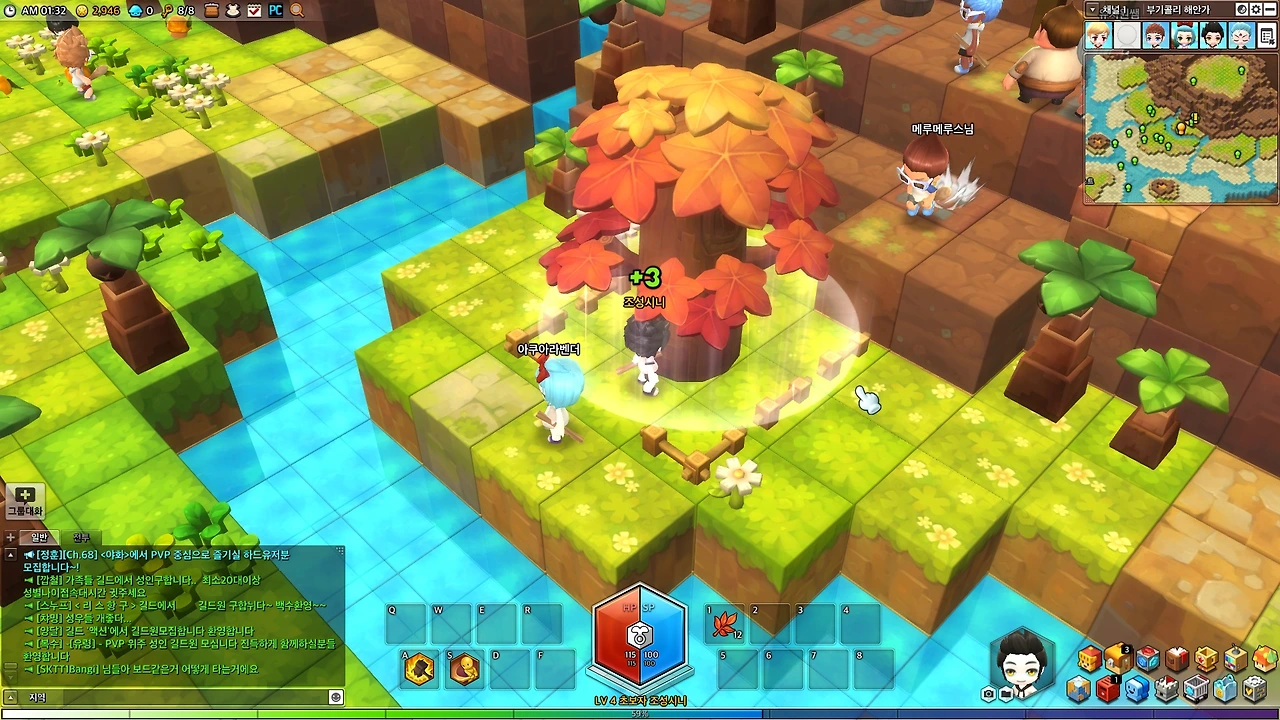Click the minimap of the coast area

[1180, 127]
